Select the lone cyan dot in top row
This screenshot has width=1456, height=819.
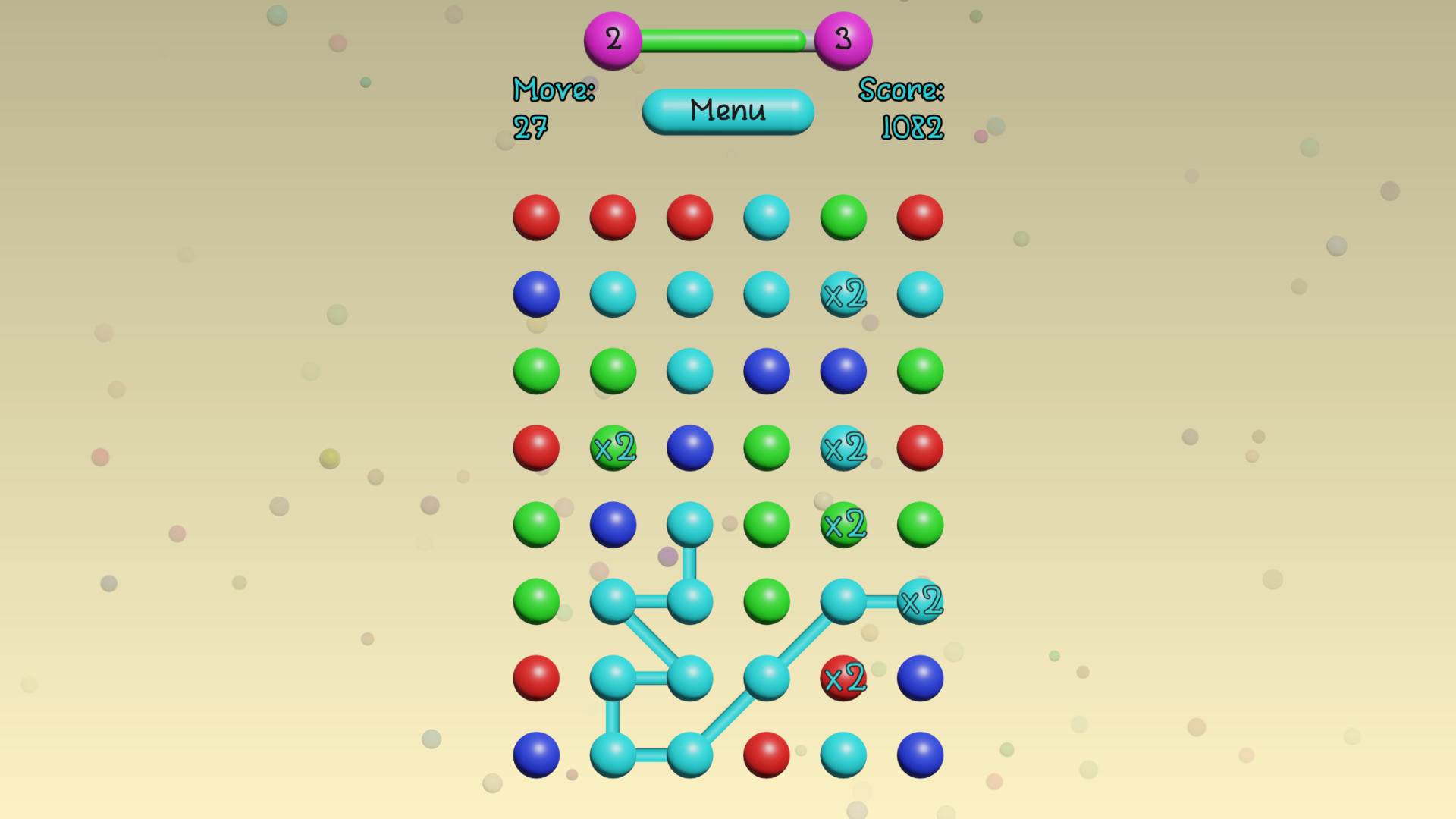pyautogui.click(x=767, y=218)
